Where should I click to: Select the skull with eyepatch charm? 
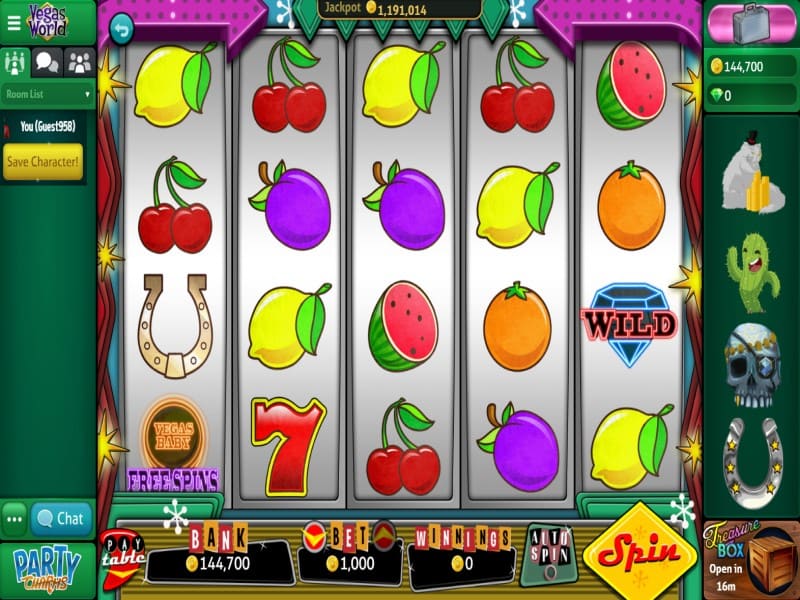[752, 360]
